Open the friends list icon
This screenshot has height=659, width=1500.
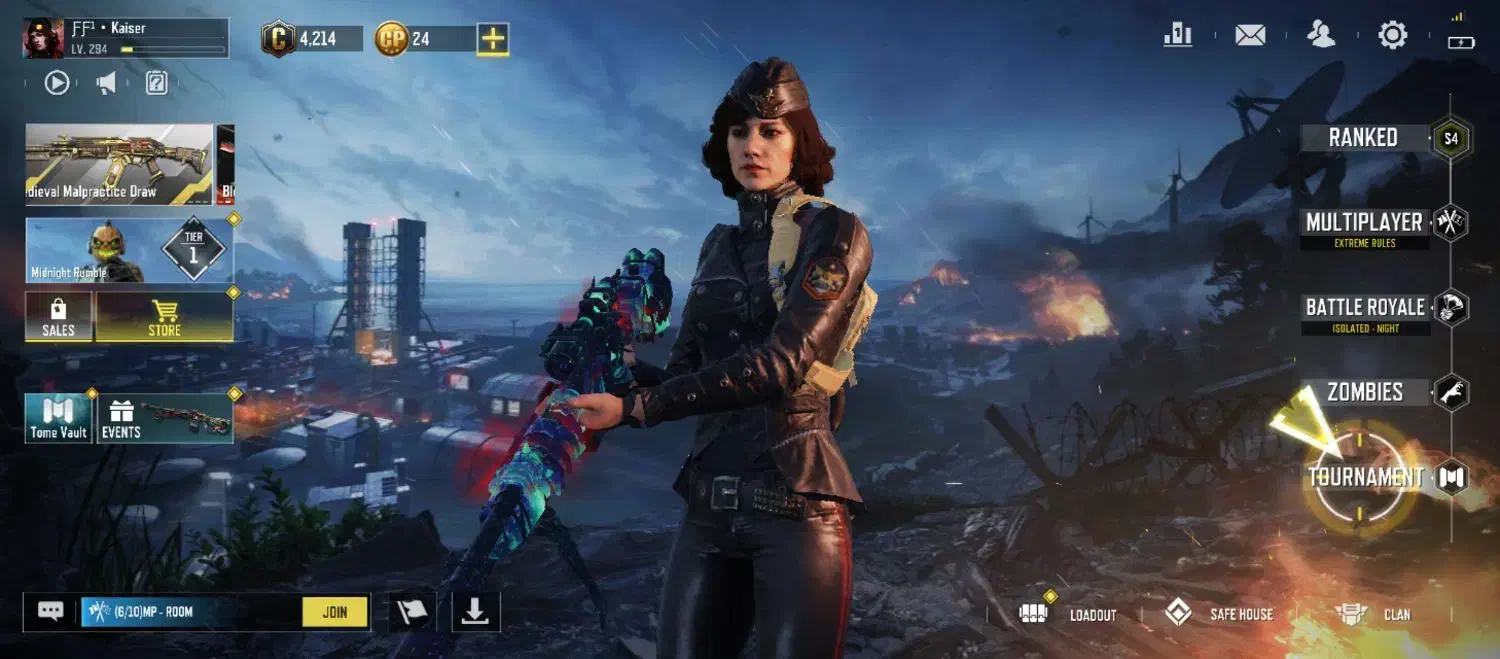[1321, 35]
